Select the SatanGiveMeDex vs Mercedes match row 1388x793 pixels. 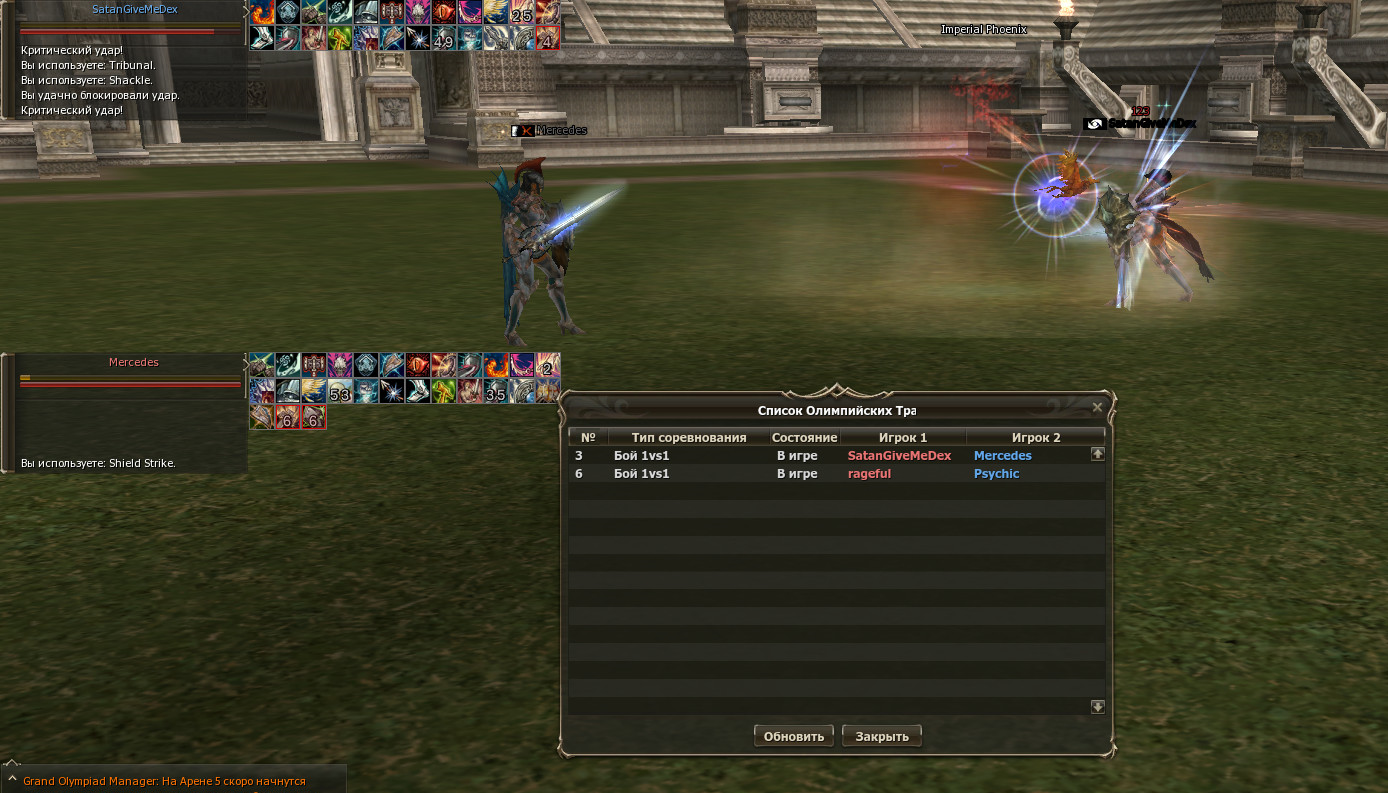pos(830,456)
